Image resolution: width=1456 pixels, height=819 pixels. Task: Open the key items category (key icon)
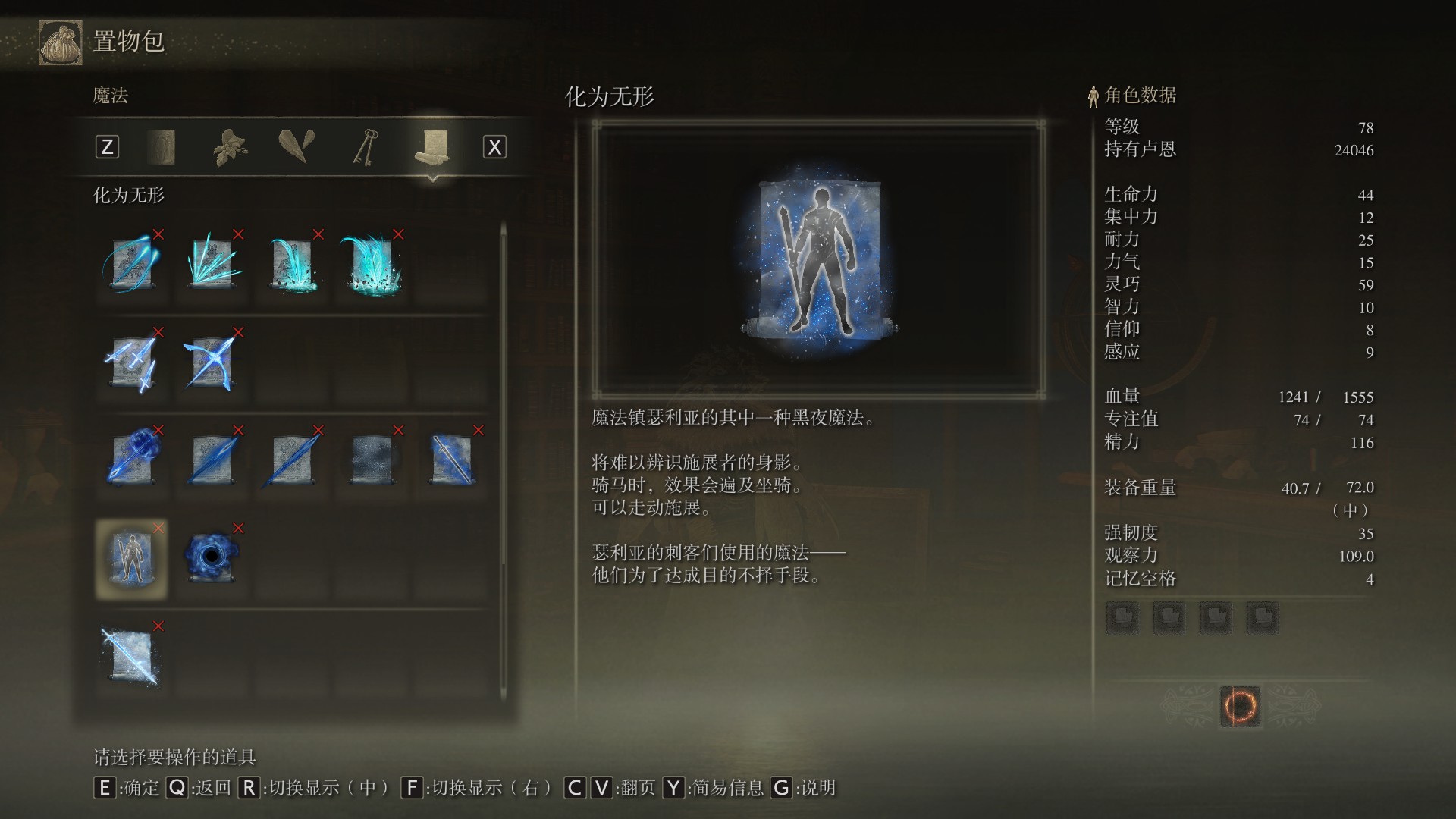coord(365,146)
